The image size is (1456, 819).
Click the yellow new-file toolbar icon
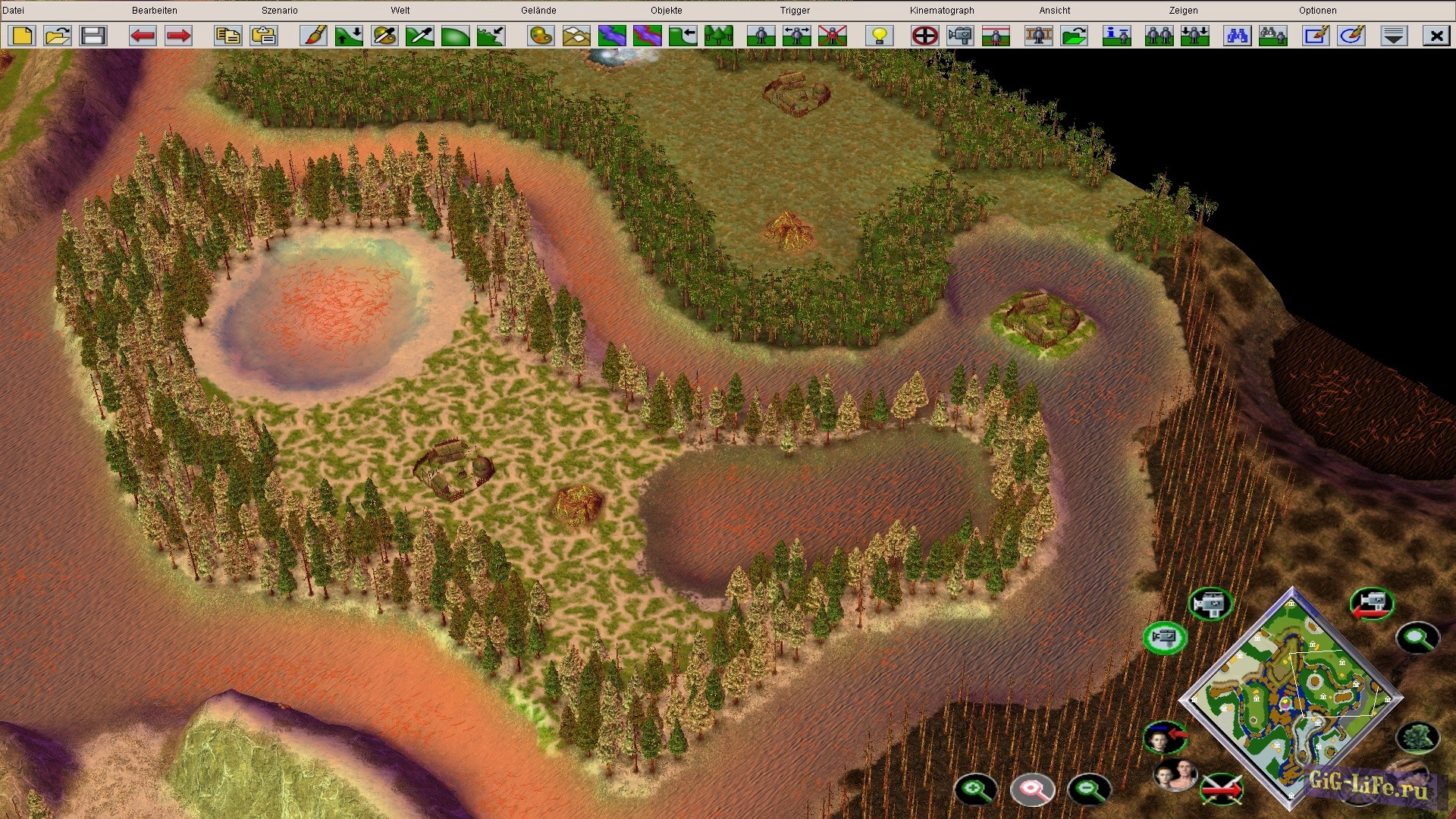(x=22, y=36)
